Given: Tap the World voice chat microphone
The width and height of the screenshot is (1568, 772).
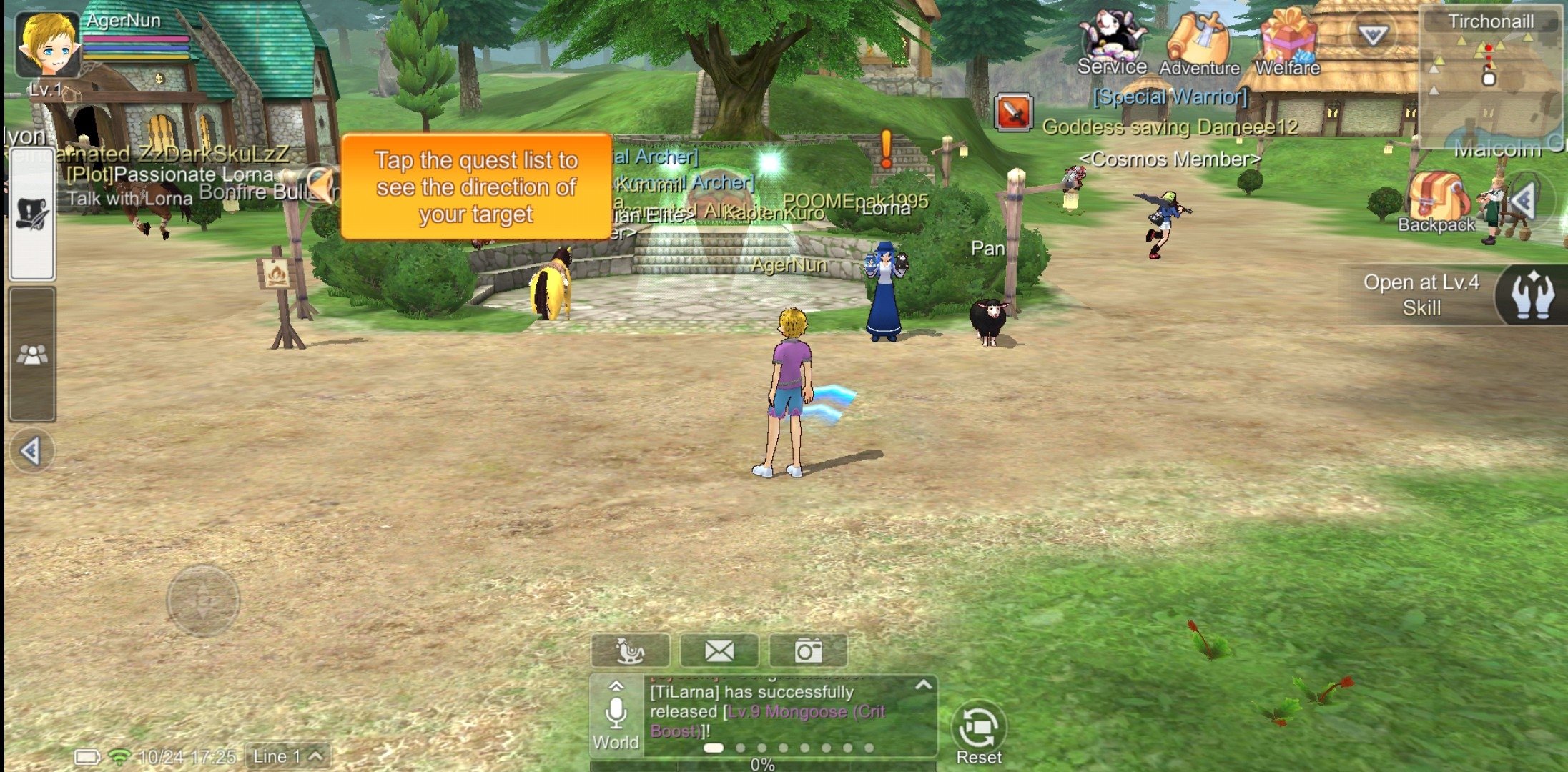Looking at the screenshot, I should click(616, 715).
